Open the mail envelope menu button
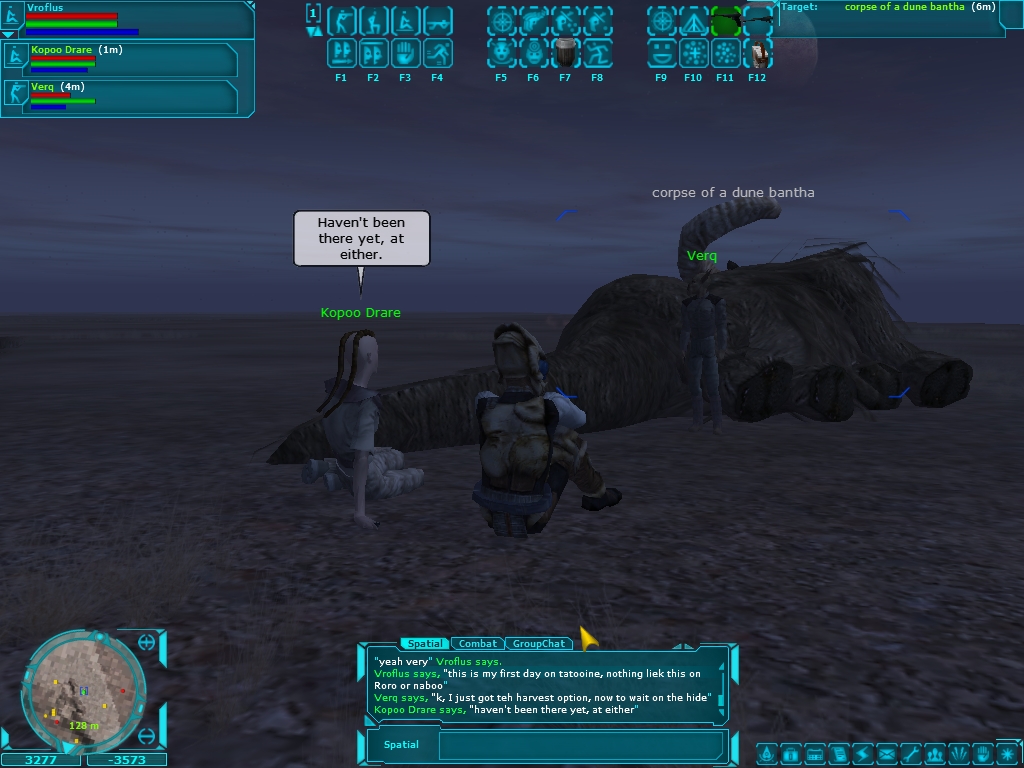The height and width of the screenshot is (768, 1024). pos(886,753)
